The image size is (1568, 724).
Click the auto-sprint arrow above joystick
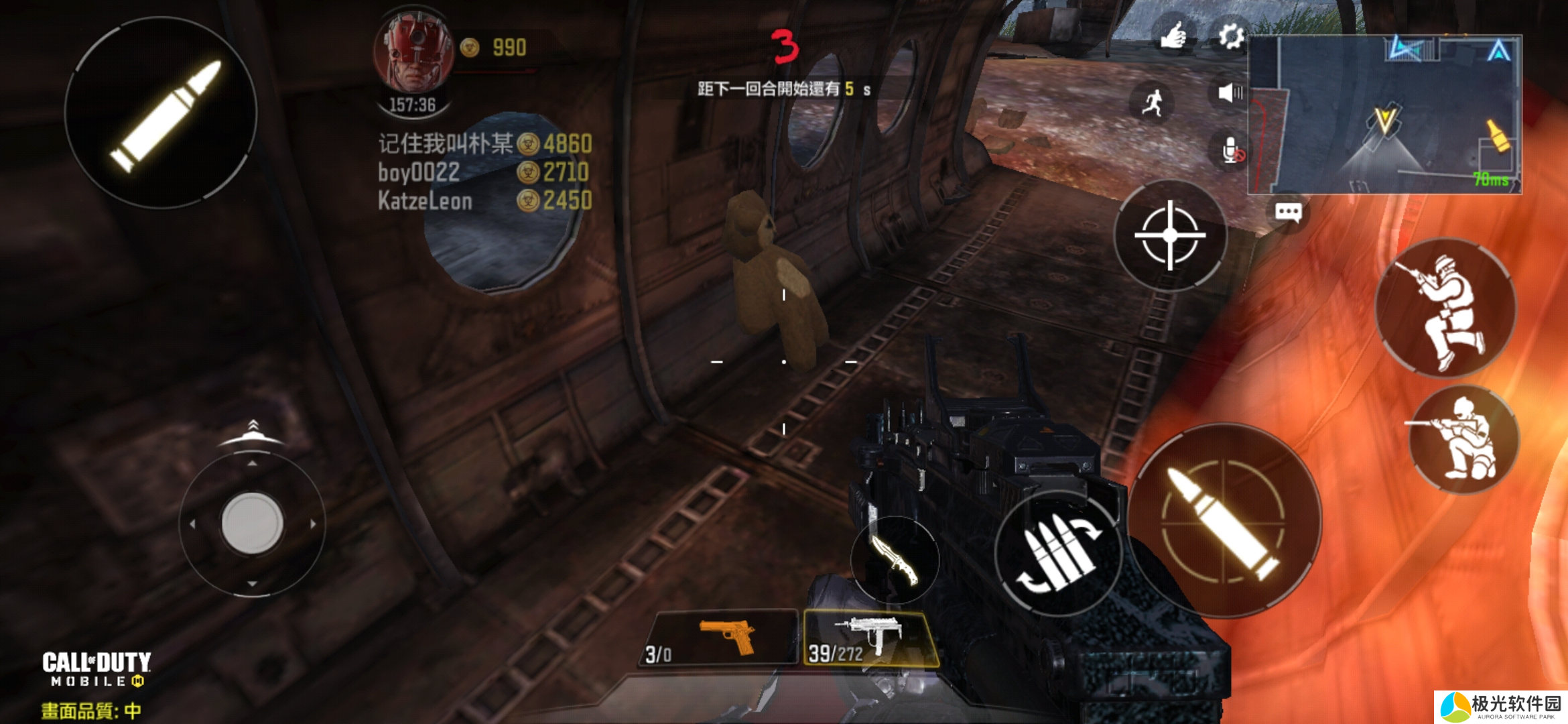pyautogui.click(x=252, y=432)
